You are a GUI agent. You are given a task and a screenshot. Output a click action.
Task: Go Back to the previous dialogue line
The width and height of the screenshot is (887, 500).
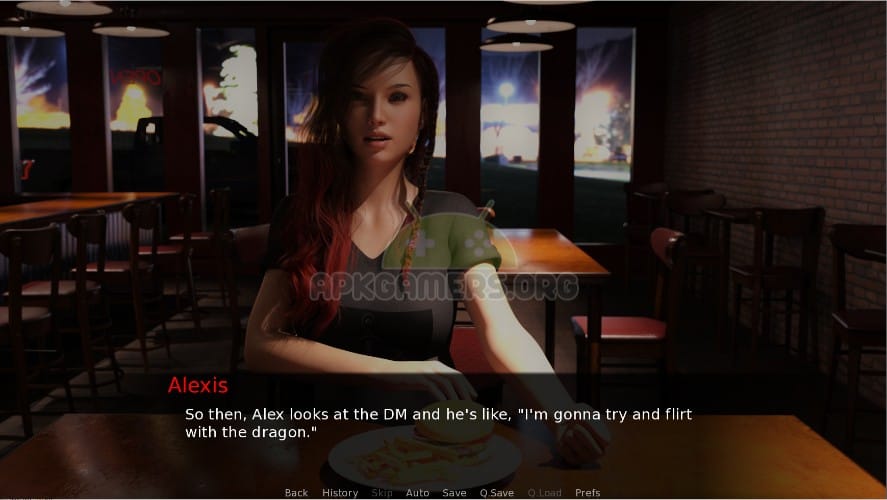pos(296,493)
